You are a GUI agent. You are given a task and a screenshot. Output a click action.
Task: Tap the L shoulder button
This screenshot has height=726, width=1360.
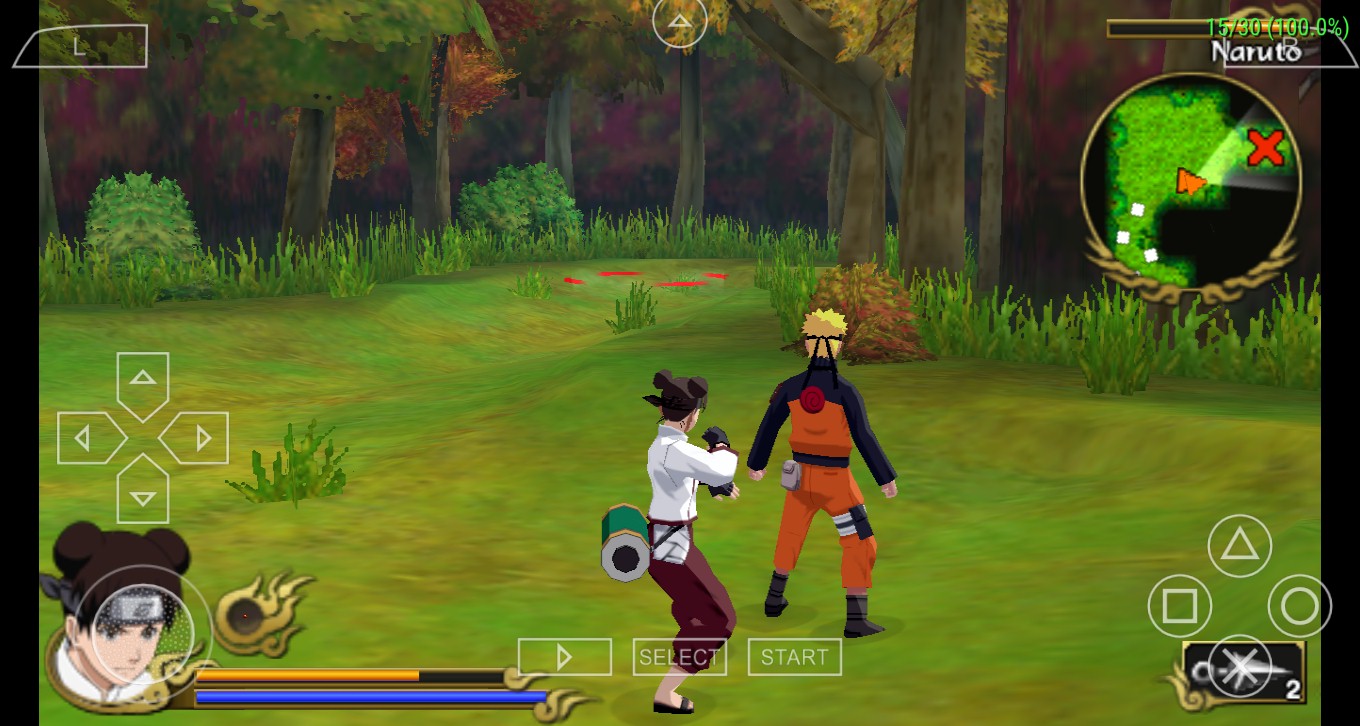(82, 47)
